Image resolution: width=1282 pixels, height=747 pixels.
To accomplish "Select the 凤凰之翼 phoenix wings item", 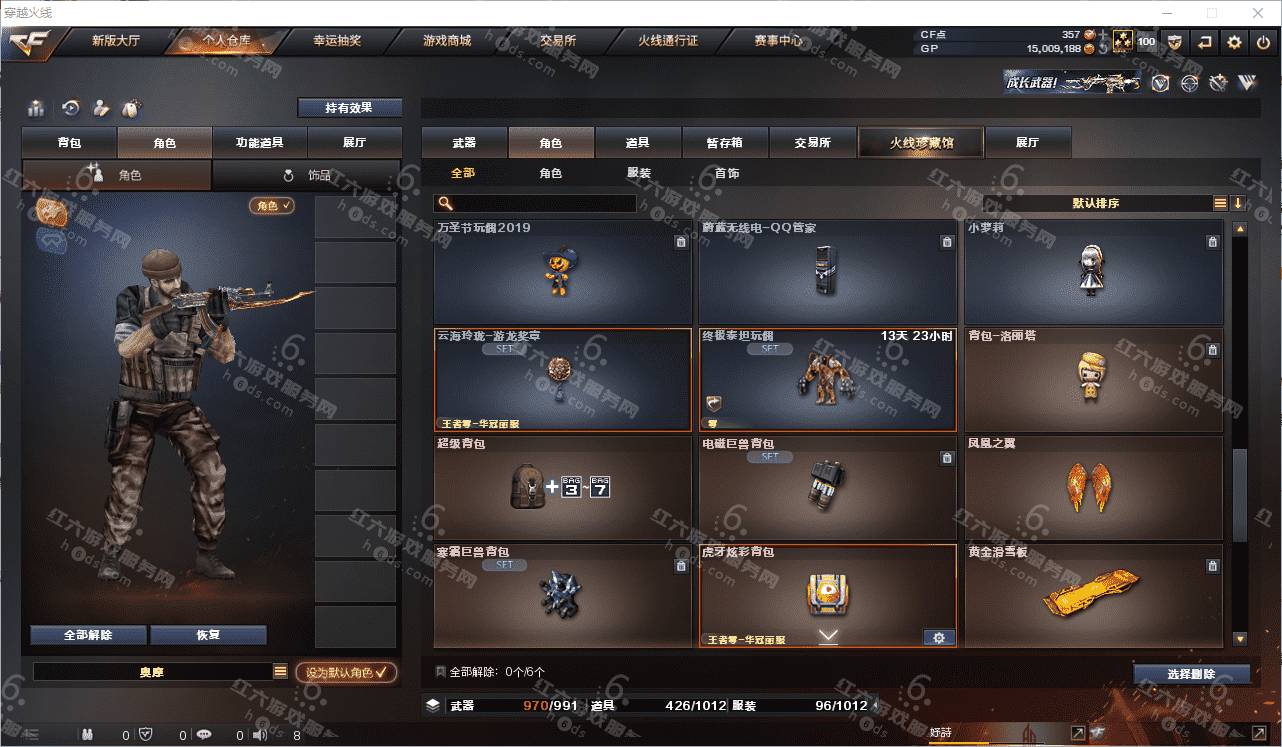I will click(1093, 489).
